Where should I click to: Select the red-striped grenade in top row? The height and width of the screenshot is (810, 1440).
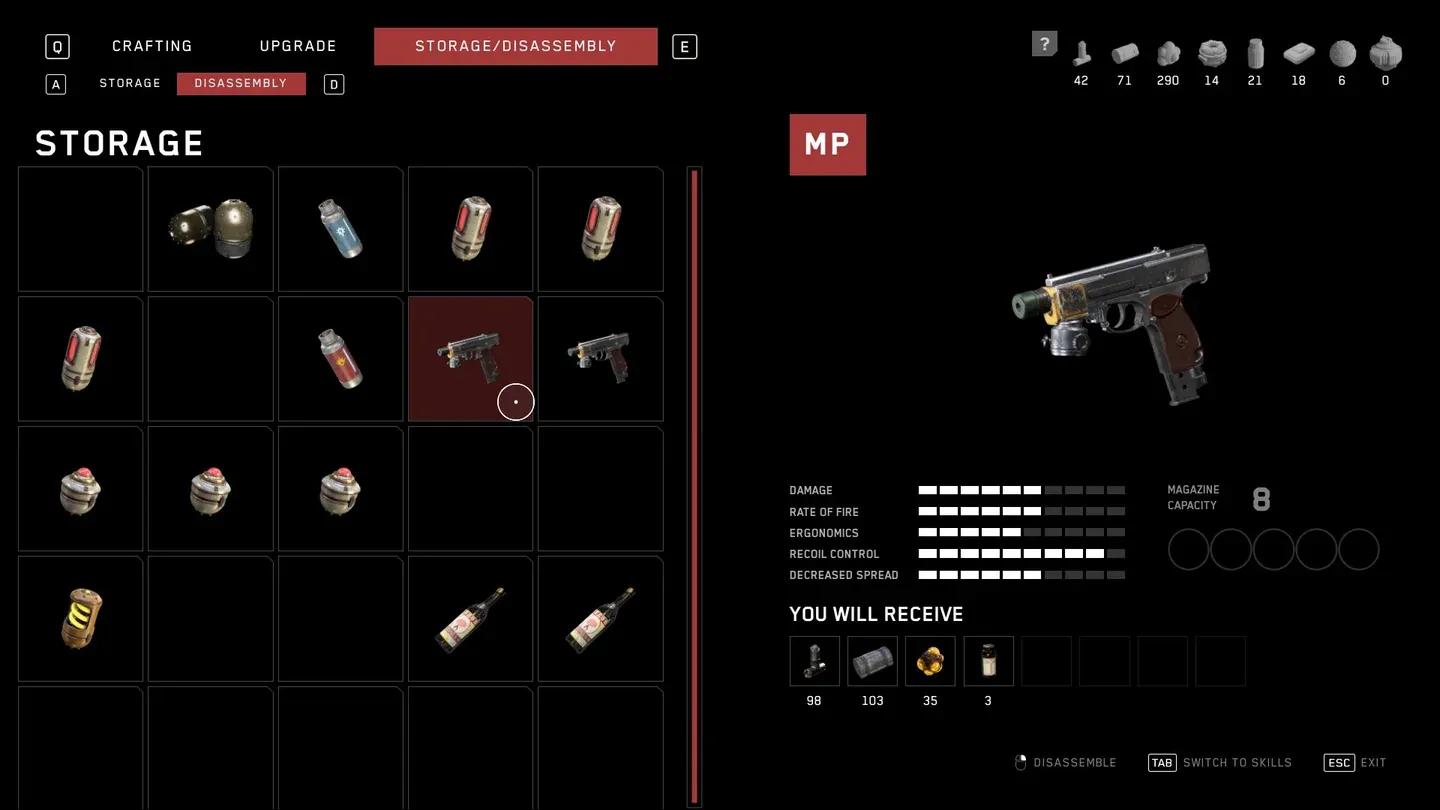[470, 228]
